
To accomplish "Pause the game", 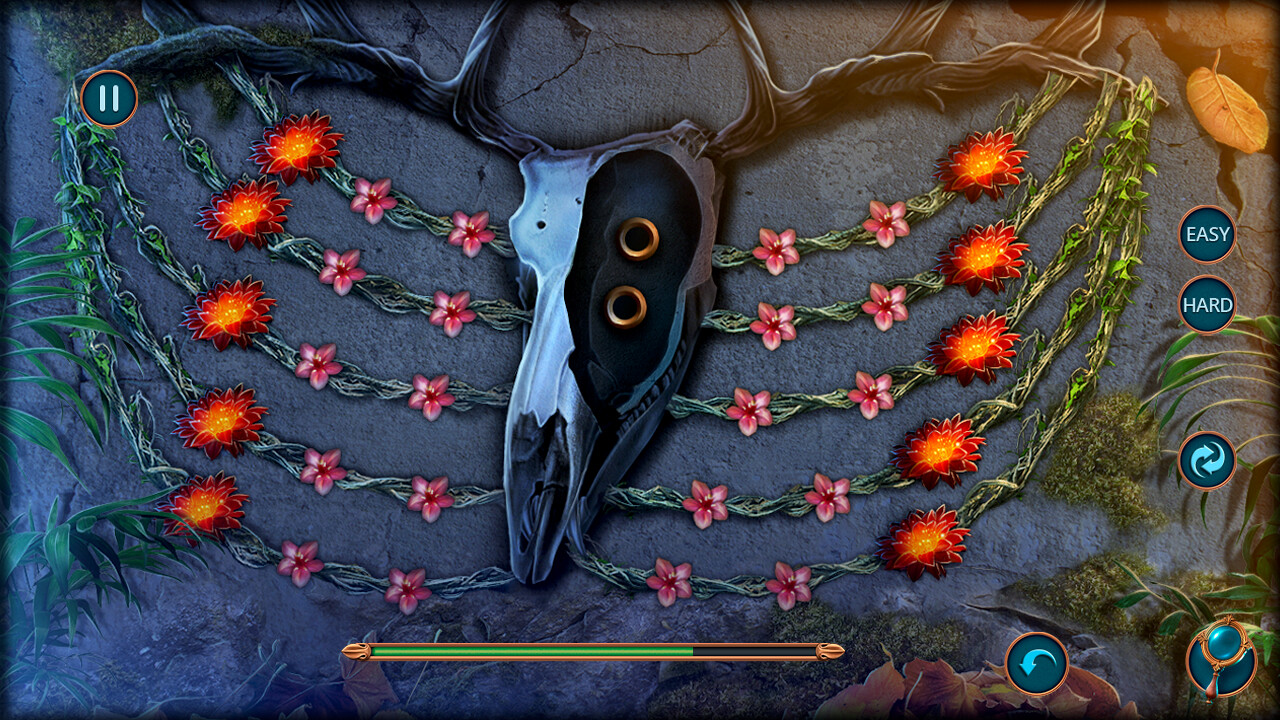I will click(x=110, y=99).
